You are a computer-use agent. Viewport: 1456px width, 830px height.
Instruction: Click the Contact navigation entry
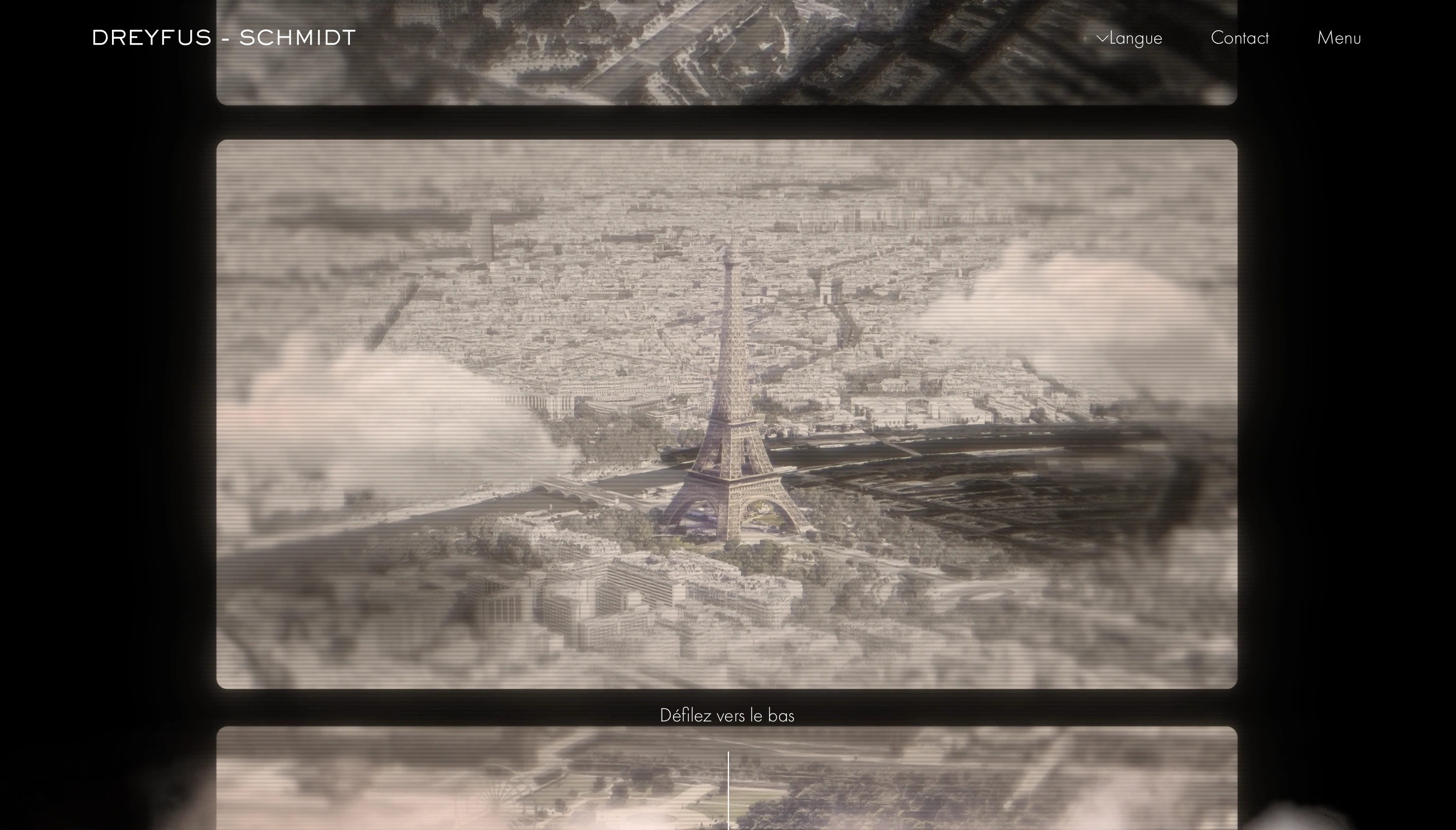point(1239,38)
